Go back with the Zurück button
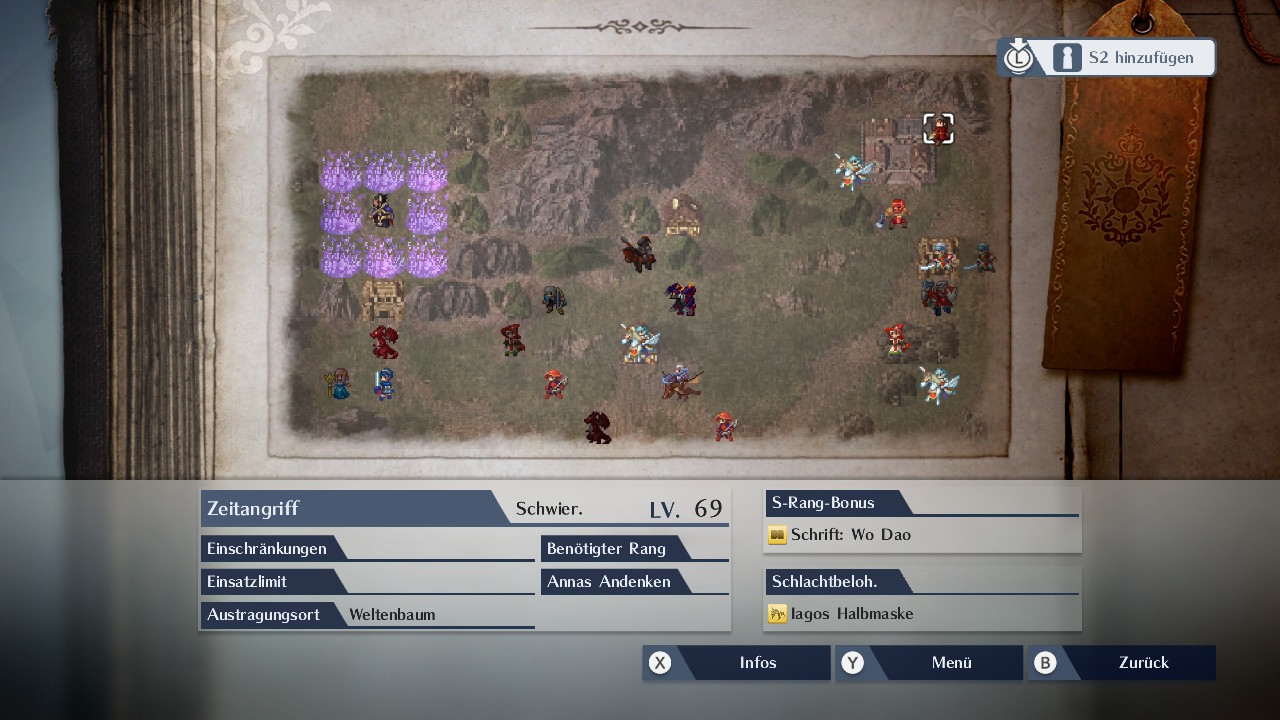The image size is (1280, 720). tap(1122, 663)
